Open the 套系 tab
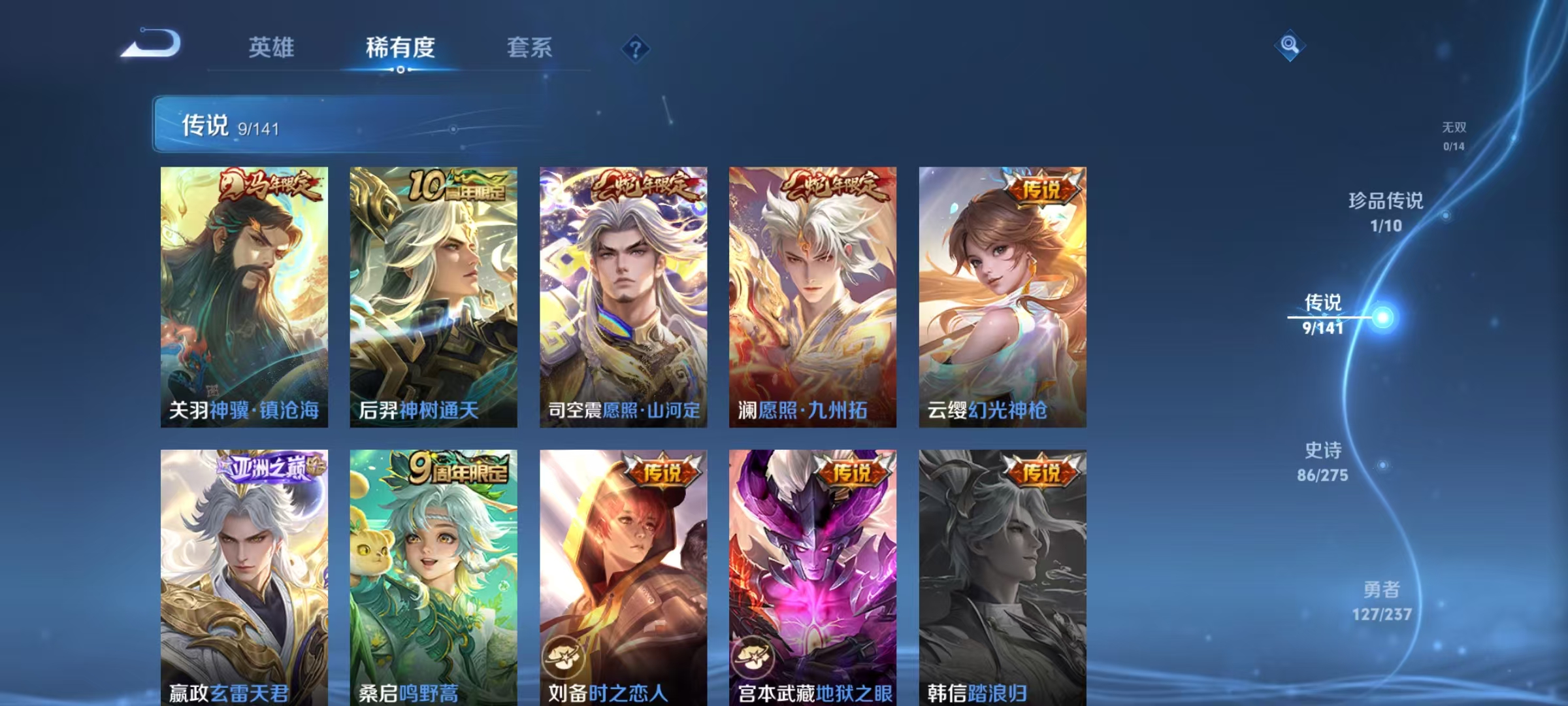1568x706 pixels. (x=529, y=48)
